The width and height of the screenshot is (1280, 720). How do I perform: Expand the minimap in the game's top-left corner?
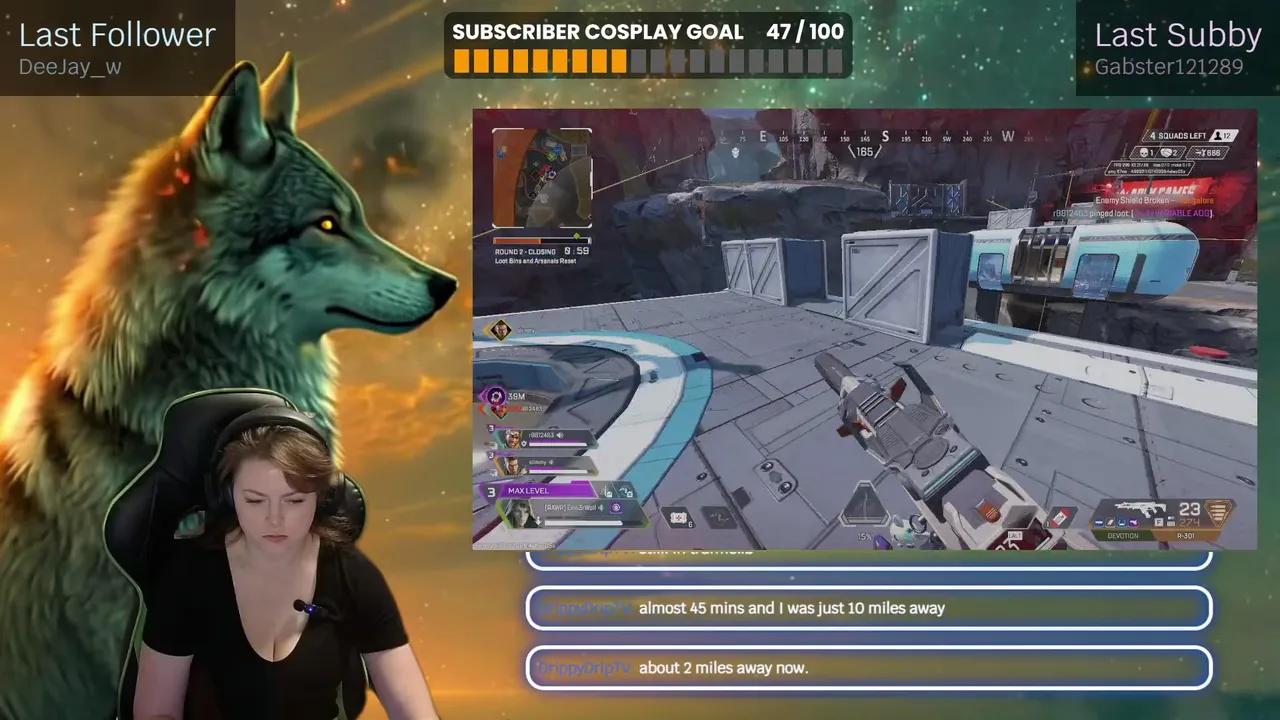point(540,180)
